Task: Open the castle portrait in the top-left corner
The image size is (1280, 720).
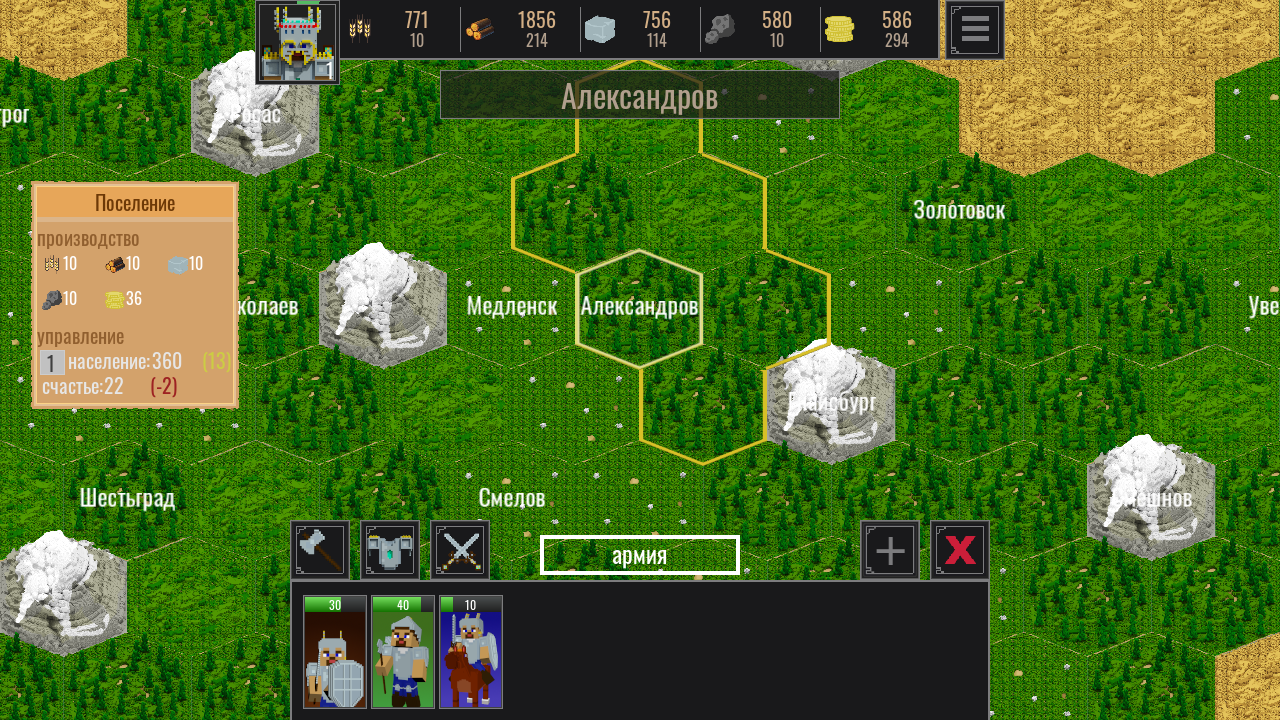Action: click(297, 40)
